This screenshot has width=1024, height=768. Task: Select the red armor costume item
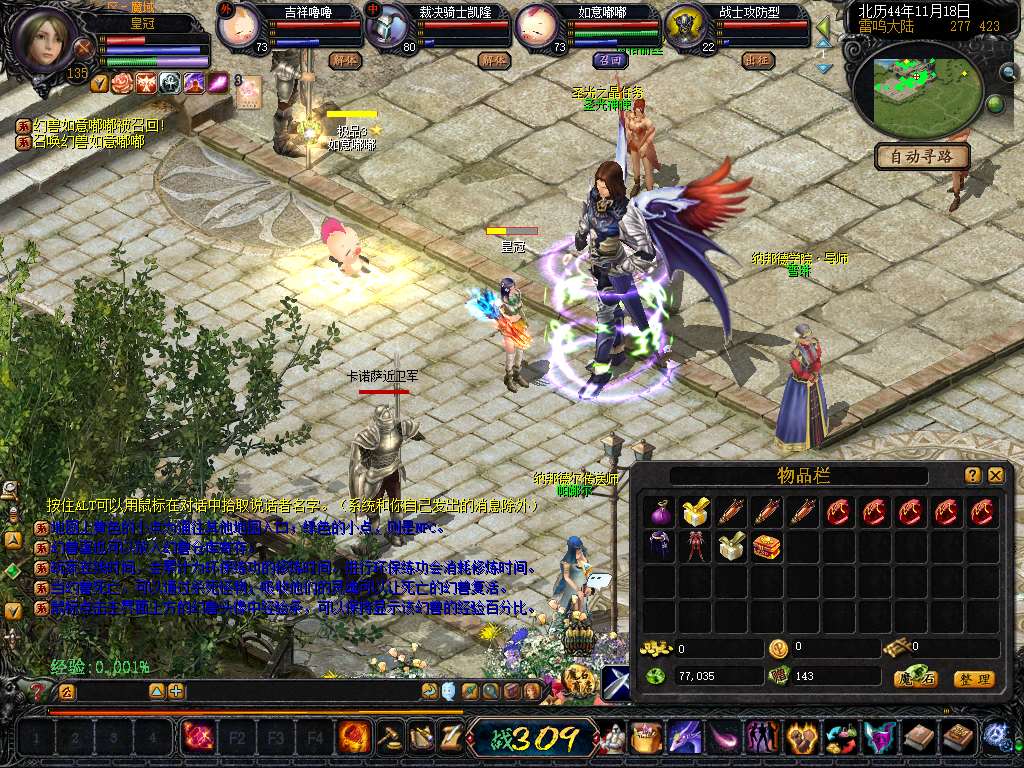click(694, 546)
